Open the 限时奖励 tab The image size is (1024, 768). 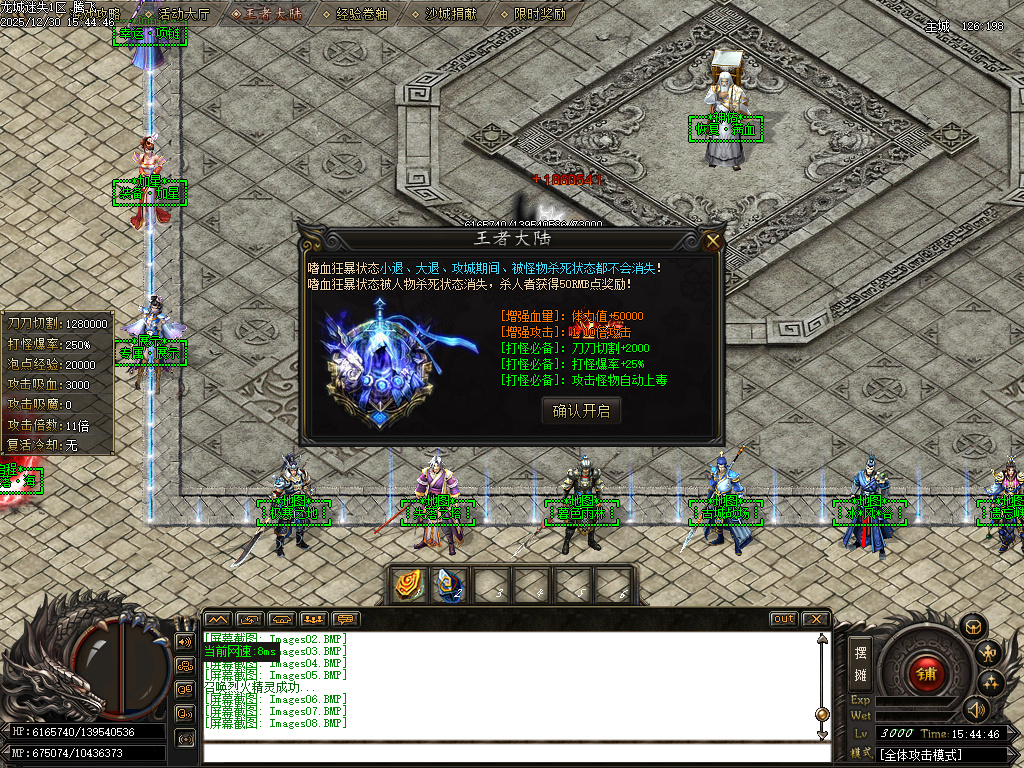(x=539, y=14)
